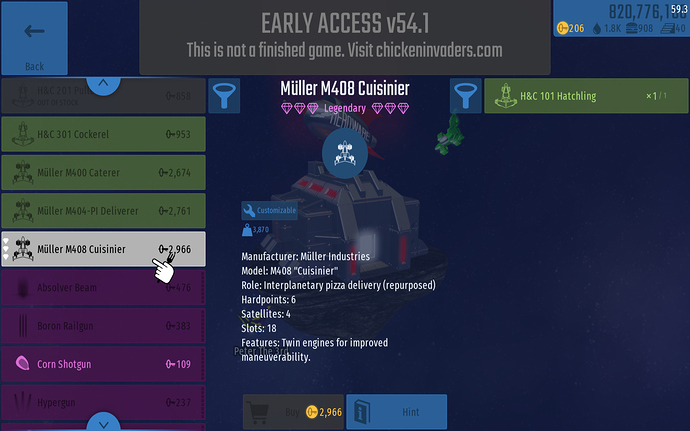Click the round spacecraft icon badge
The width and height of the screenshot is (690, 431).
click(344, 153)
